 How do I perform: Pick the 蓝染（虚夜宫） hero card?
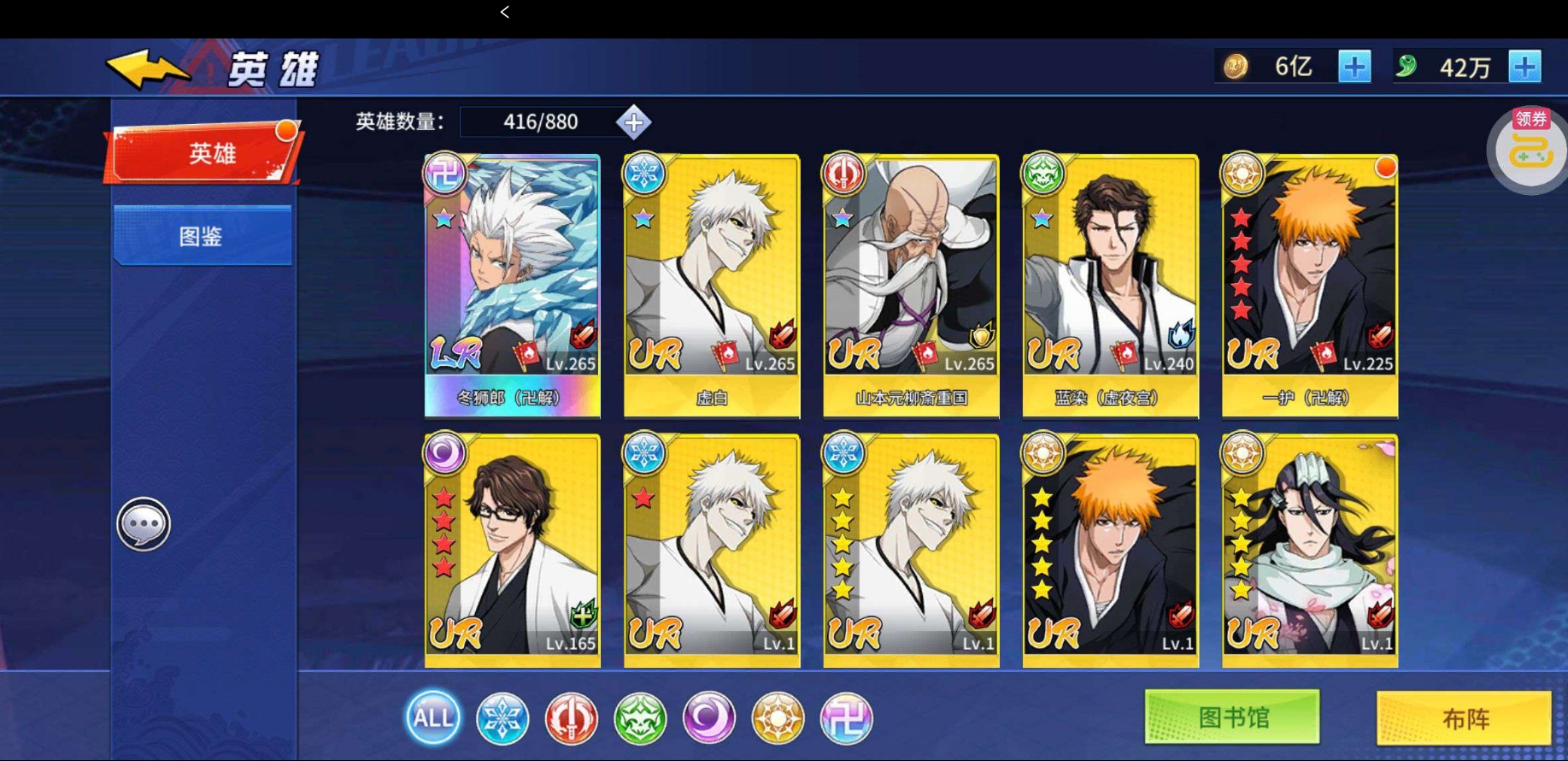coord(1110,286)
